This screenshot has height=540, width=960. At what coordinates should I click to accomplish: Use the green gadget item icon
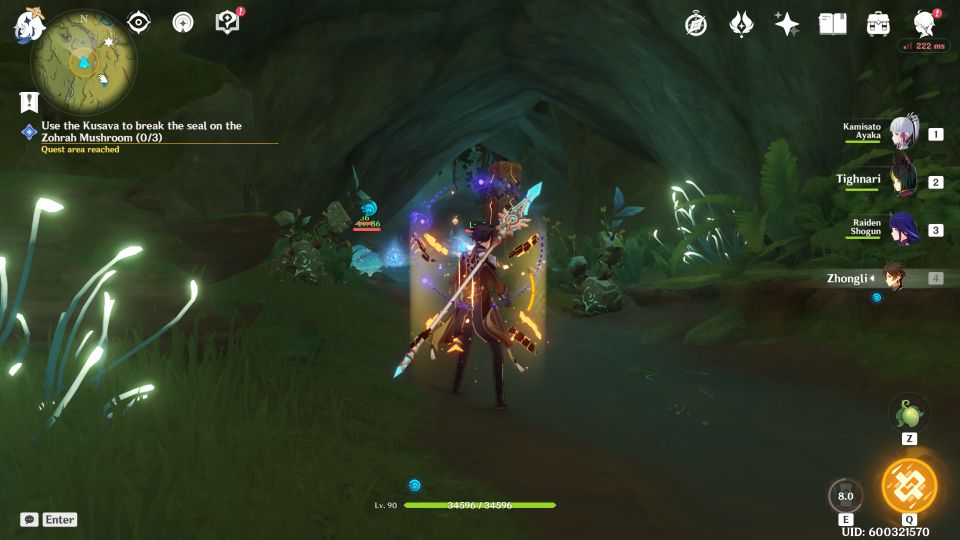point(909,413)
